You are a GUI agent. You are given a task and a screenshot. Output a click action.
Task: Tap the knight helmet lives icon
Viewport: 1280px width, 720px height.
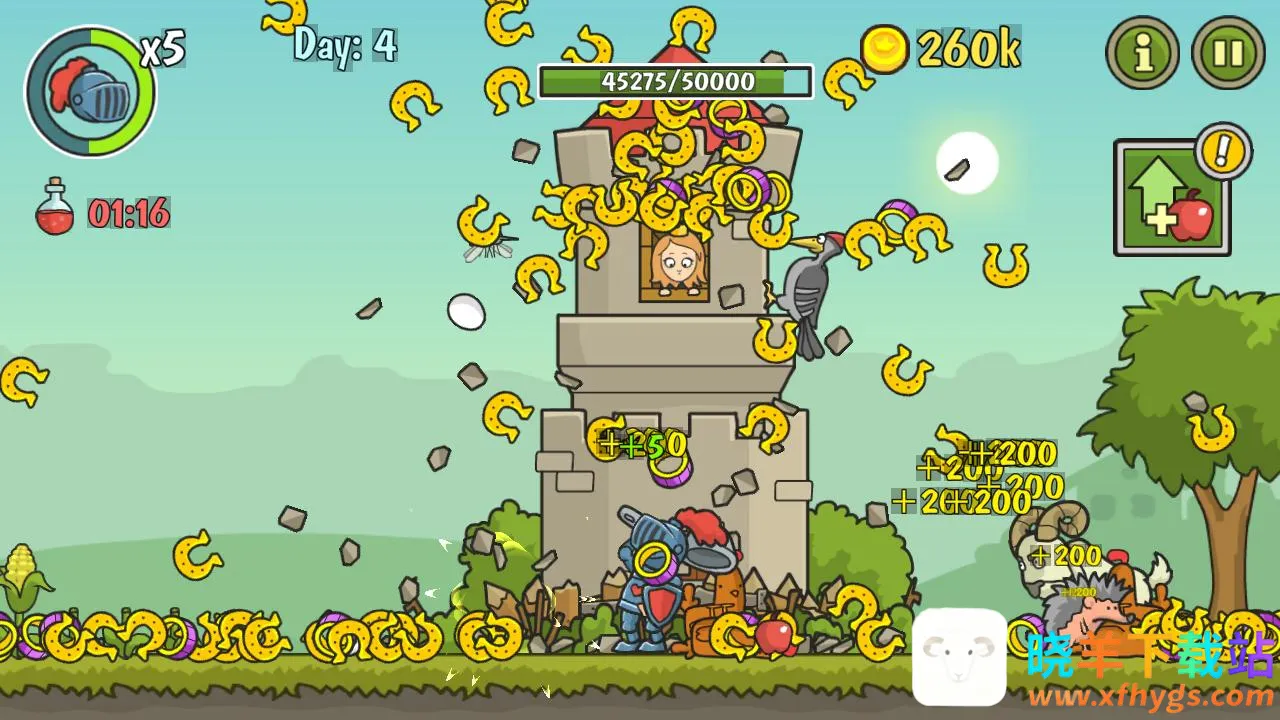click(91, 92)
